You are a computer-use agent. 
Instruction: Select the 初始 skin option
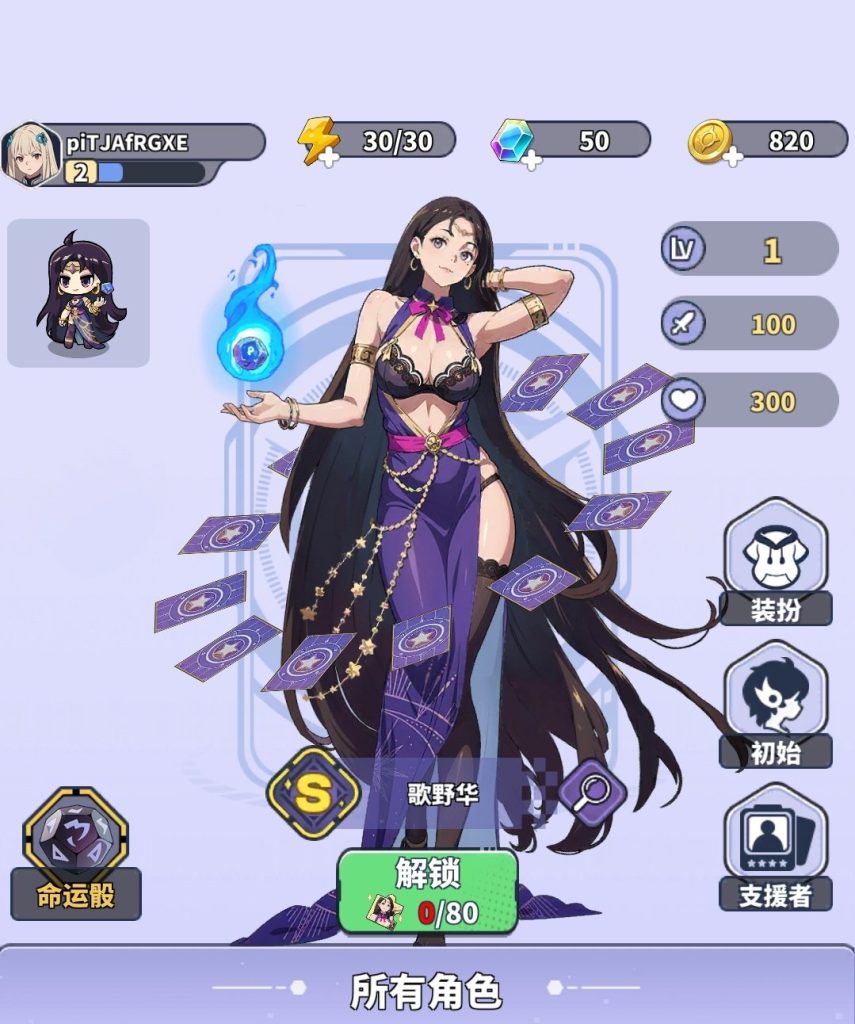click(775, 705)
